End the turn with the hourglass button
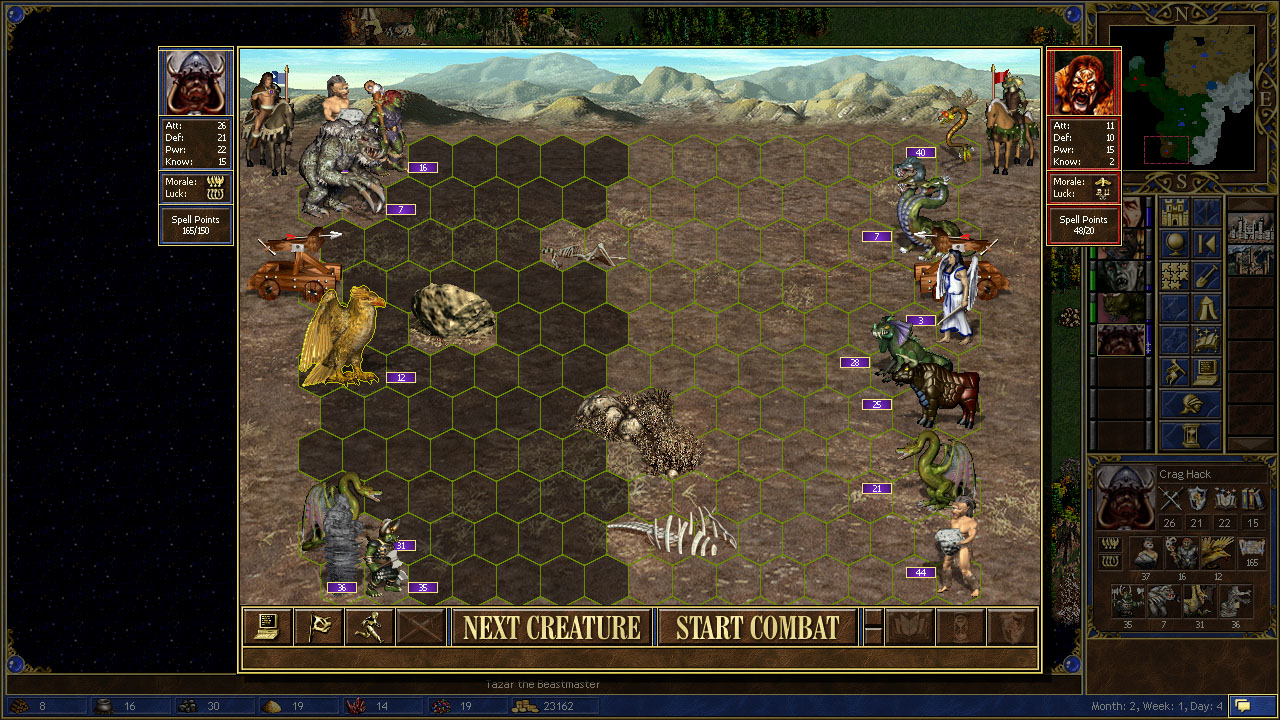The width and height of the screenshot is (1280, 720). click(1190, 436)
